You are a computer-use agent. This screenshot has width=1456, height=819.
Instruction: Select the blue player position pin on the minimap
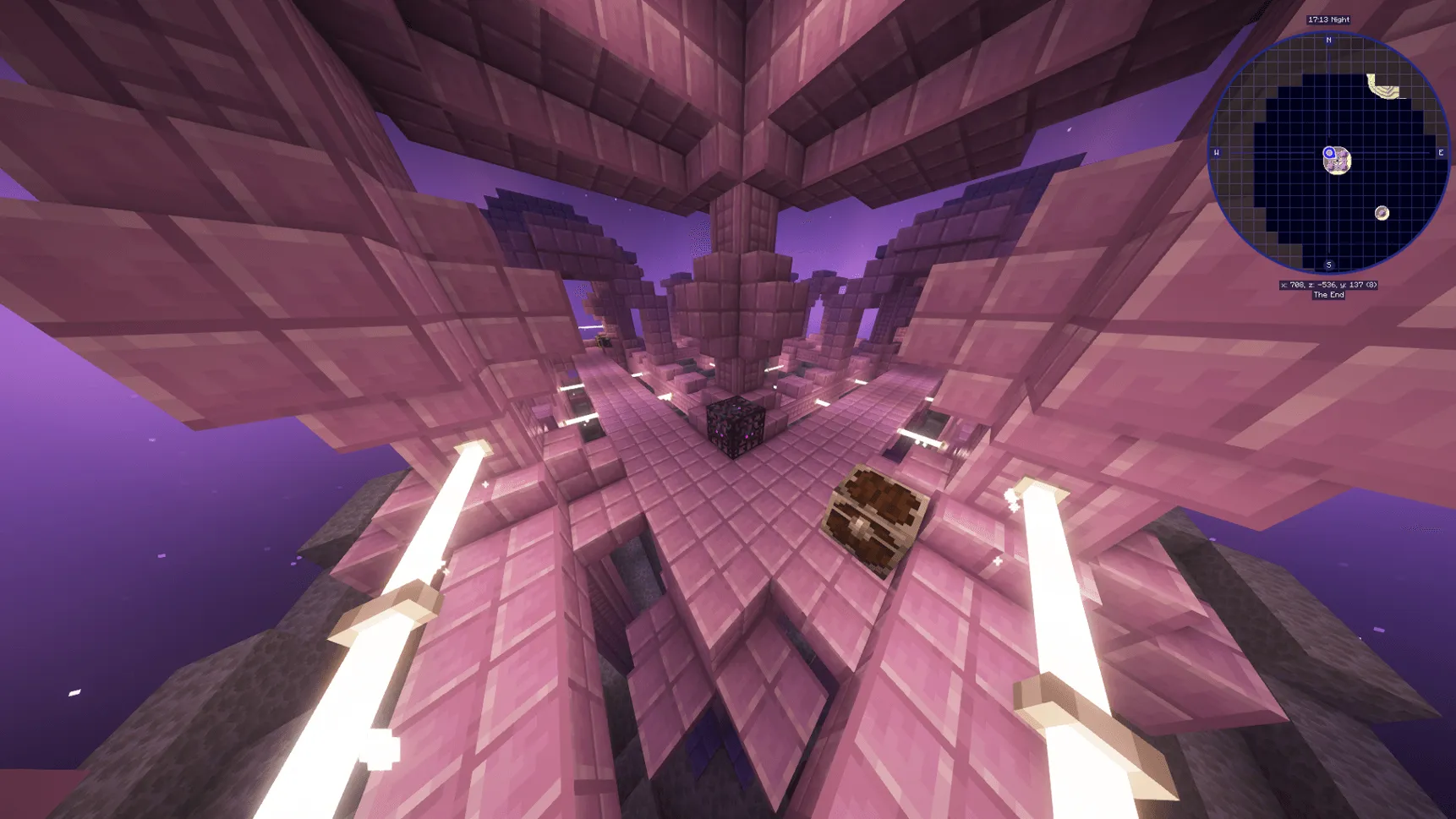1328,153
